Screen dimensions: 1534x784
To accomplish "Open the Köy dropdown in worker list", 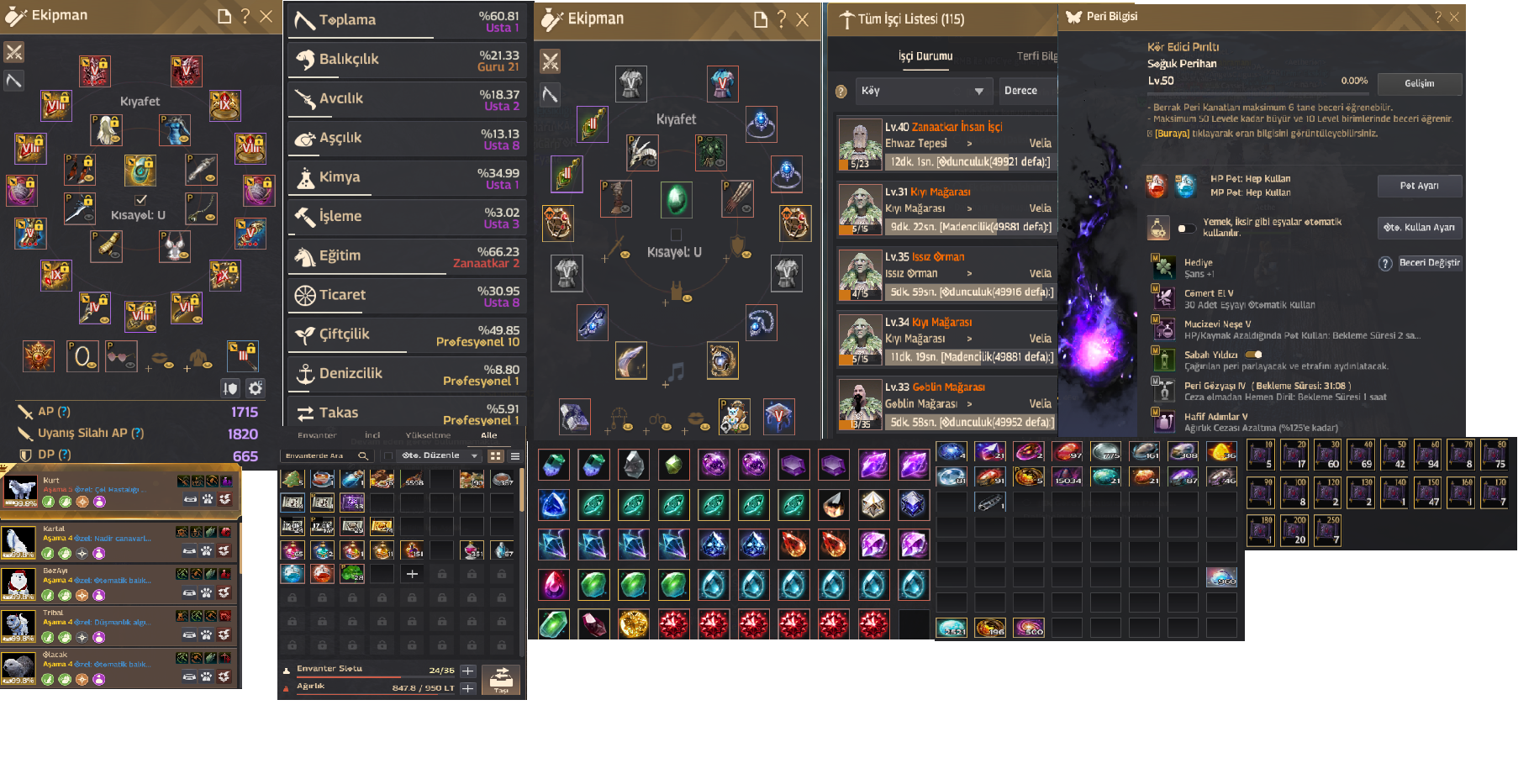I will (x=923, y=91).
